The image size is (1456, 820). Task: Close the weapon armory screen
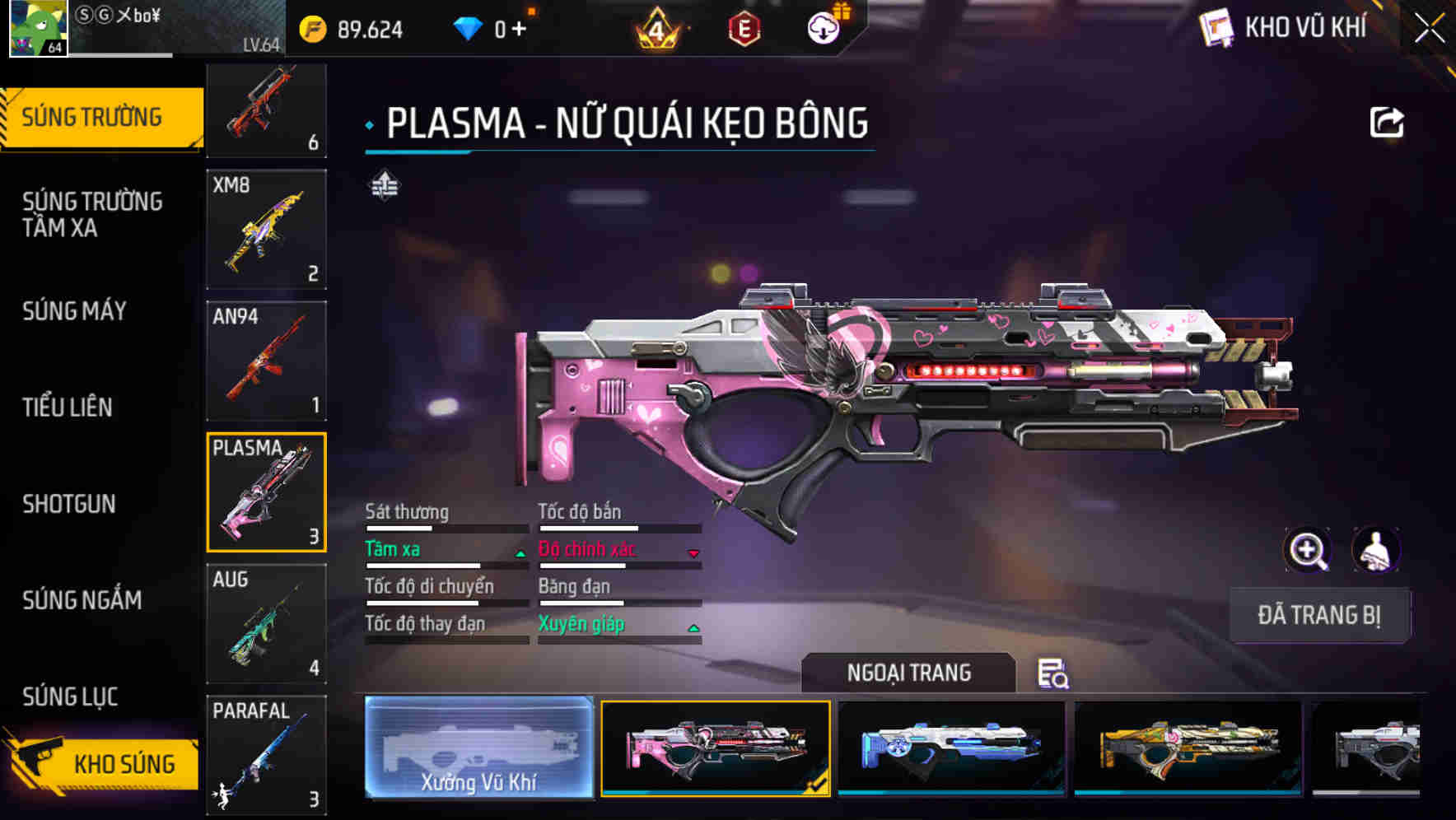click(x=1429, y=27)
